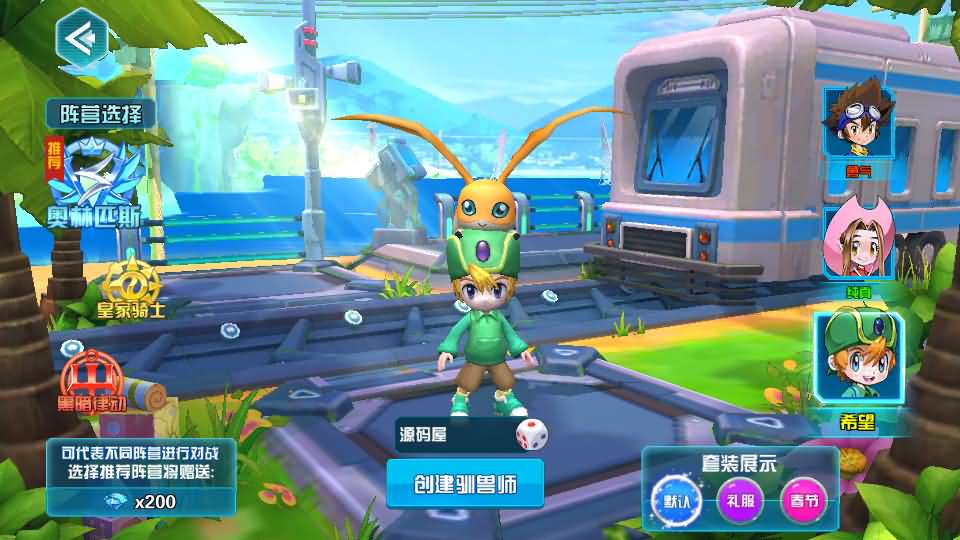Go back with the arrow button
960x540 pixels.
81,37
